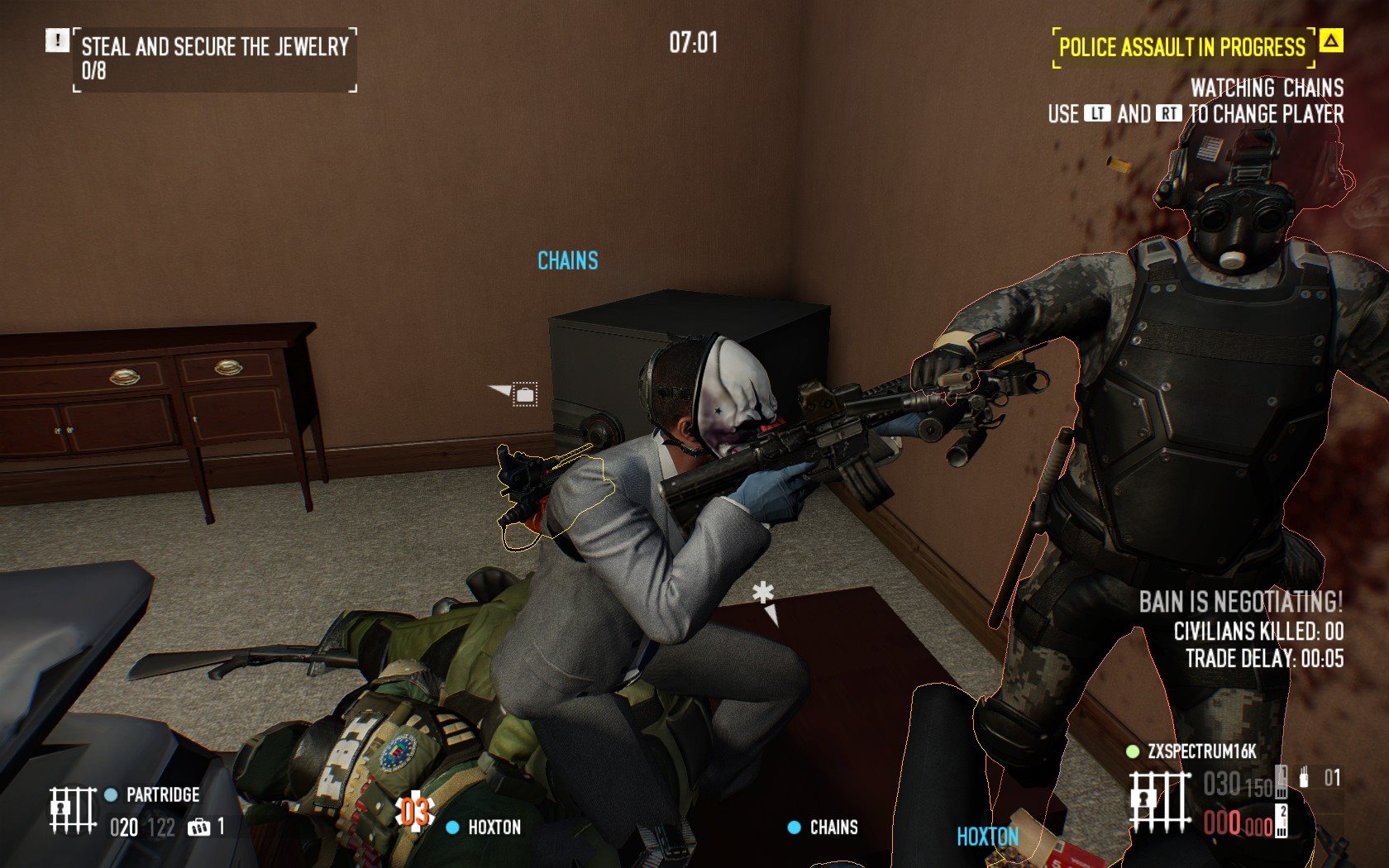Select Partridge's custody bars icon
This screenshot has height=868, width=1389.
[x=72, y=809]
